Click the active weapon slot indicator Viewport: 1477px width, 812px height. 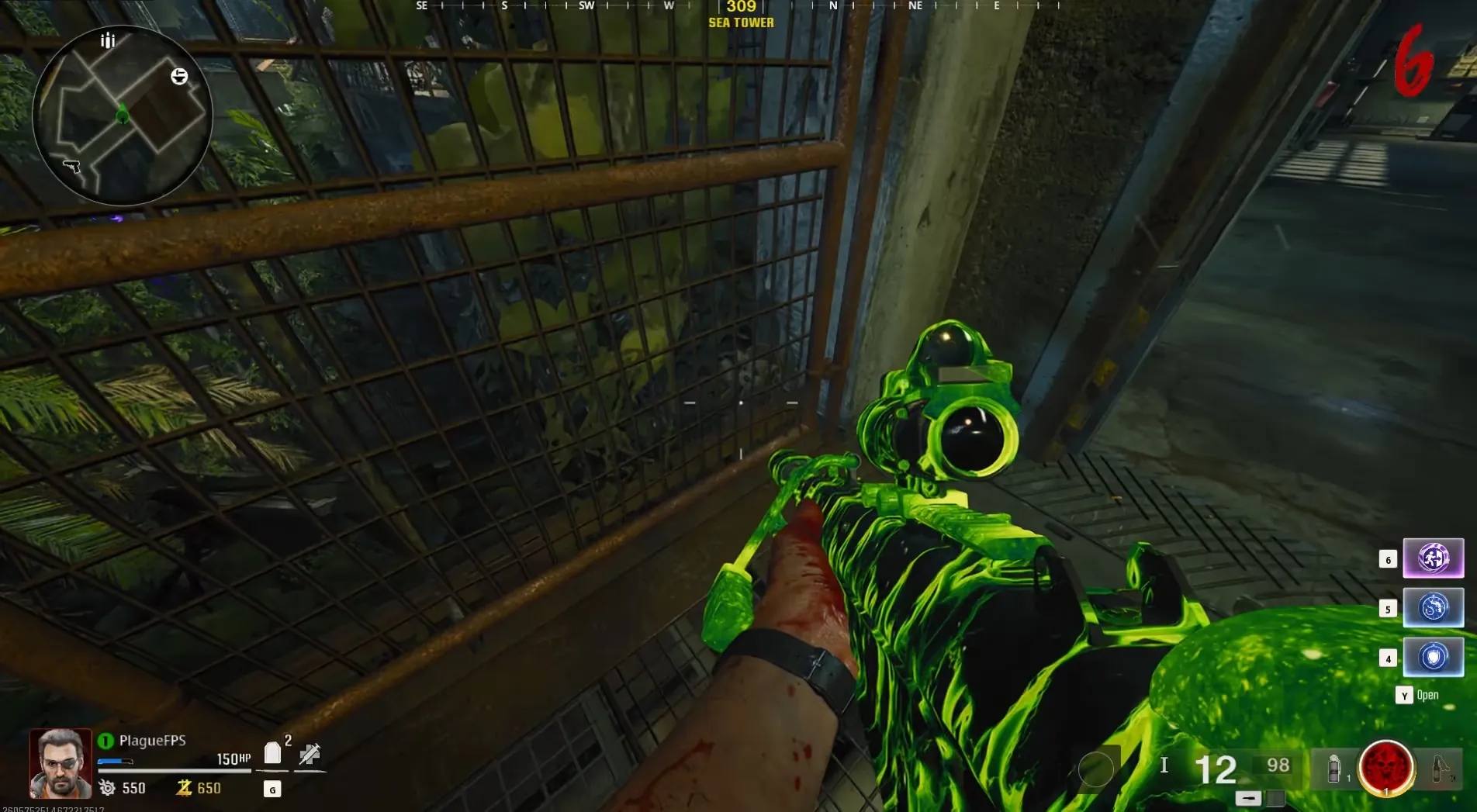point(1248,798)
